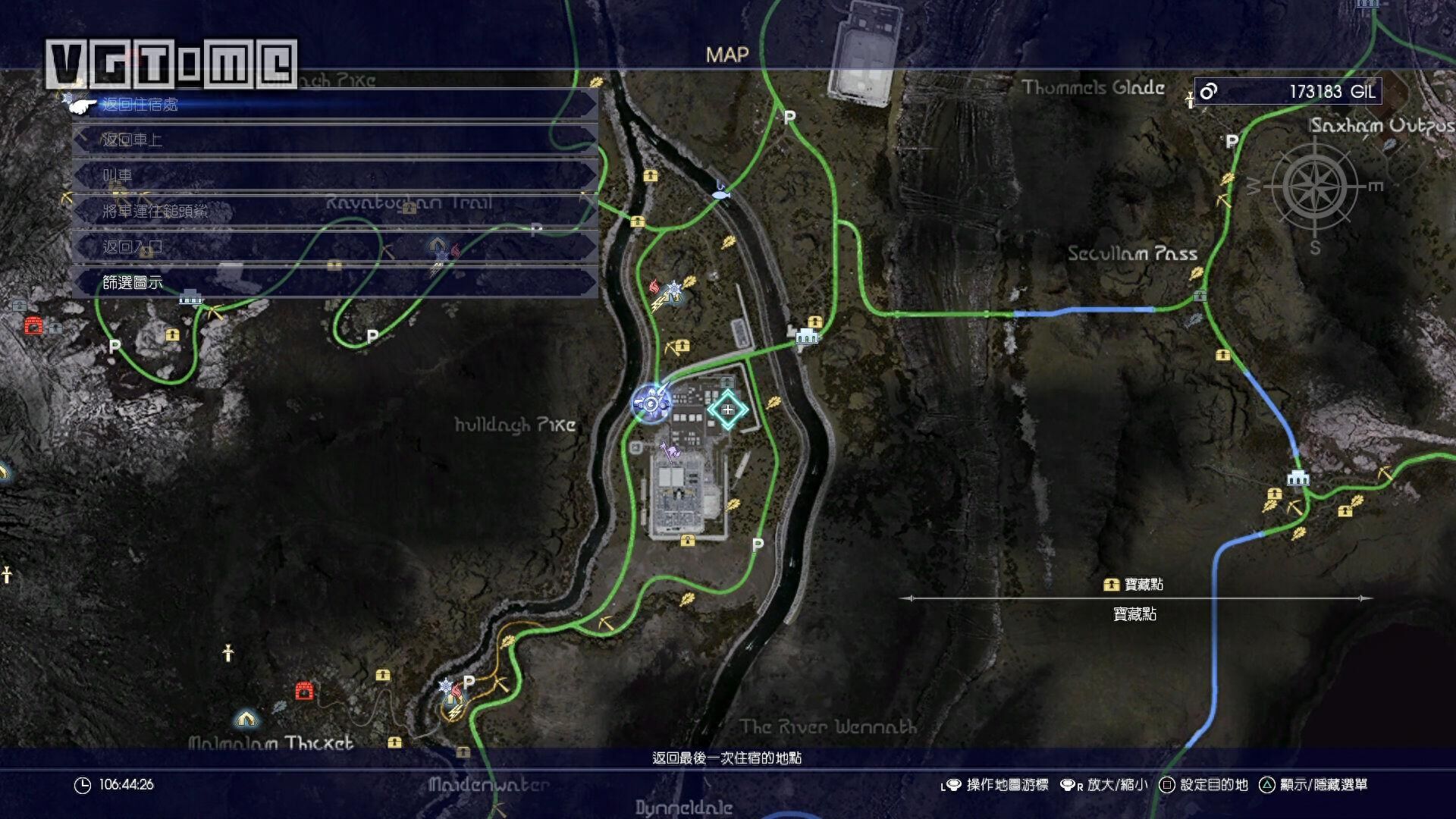The height and width of the screenshot is (819, 1456).
Task: Choose the 返回車上 option
Action: 334,140
